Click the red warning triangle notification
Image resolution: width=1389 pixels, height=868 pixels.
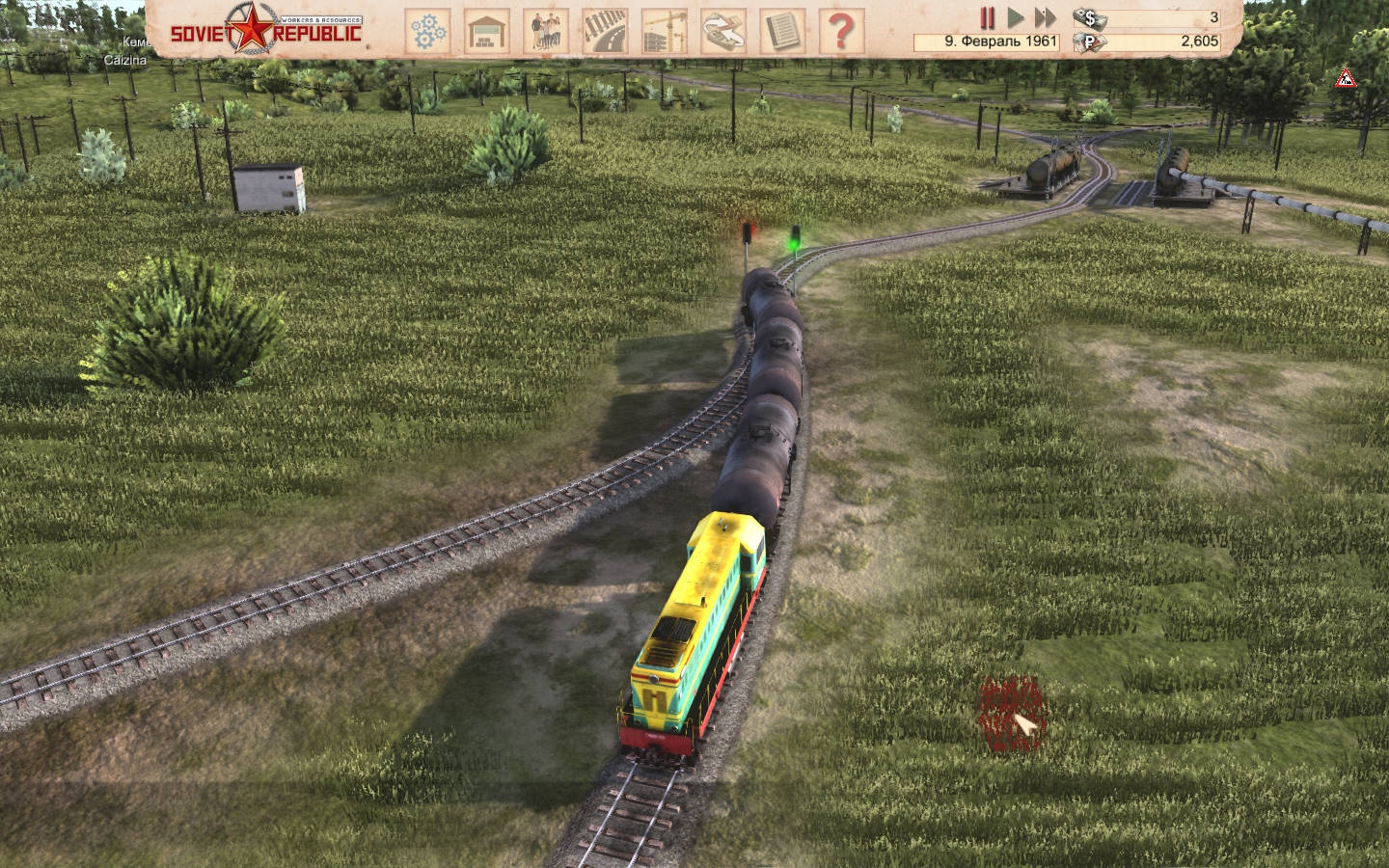coord(1345,79)
